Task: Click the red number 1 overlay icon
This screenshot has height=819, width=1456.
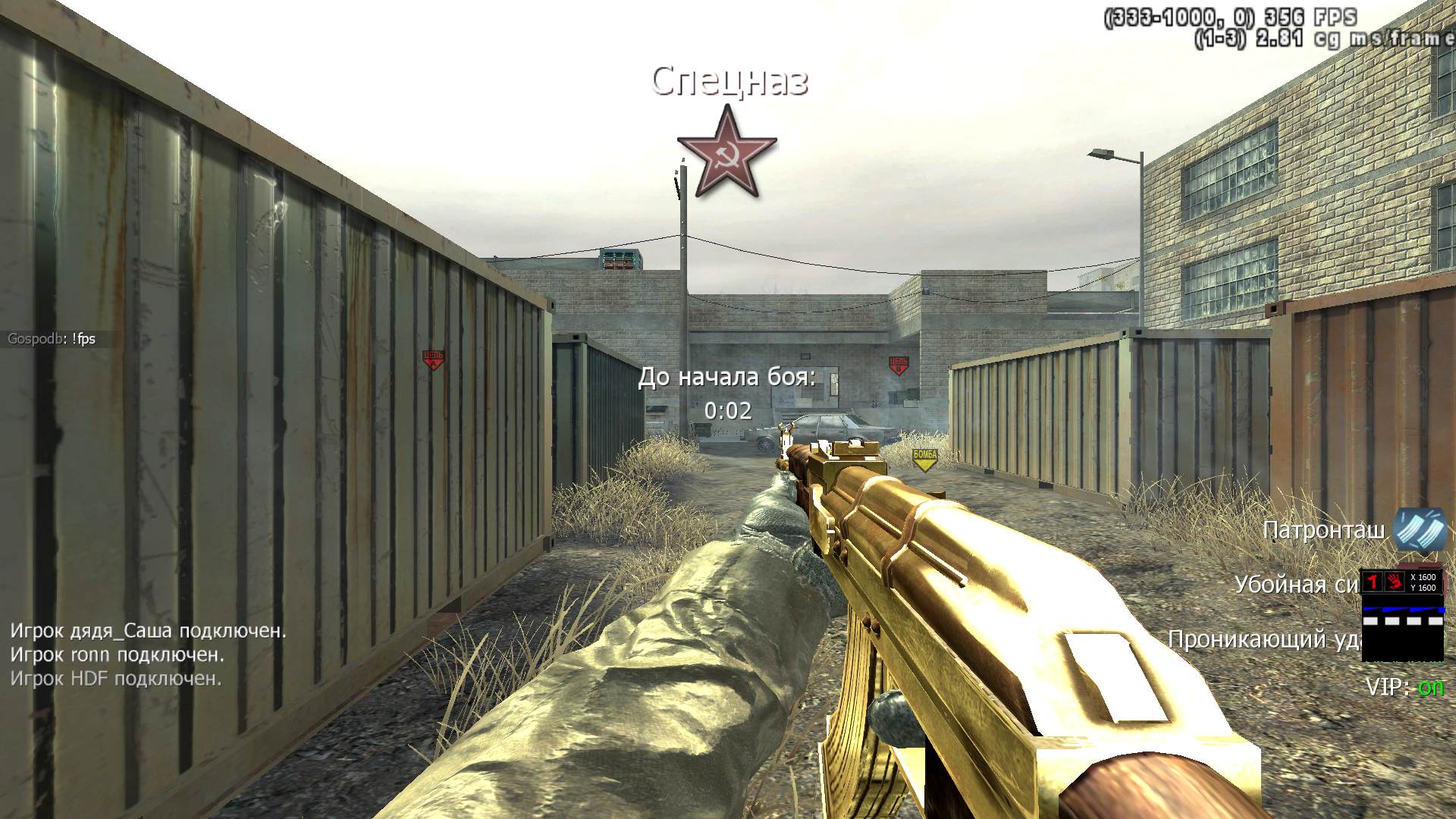Action: click(1373, 582)
